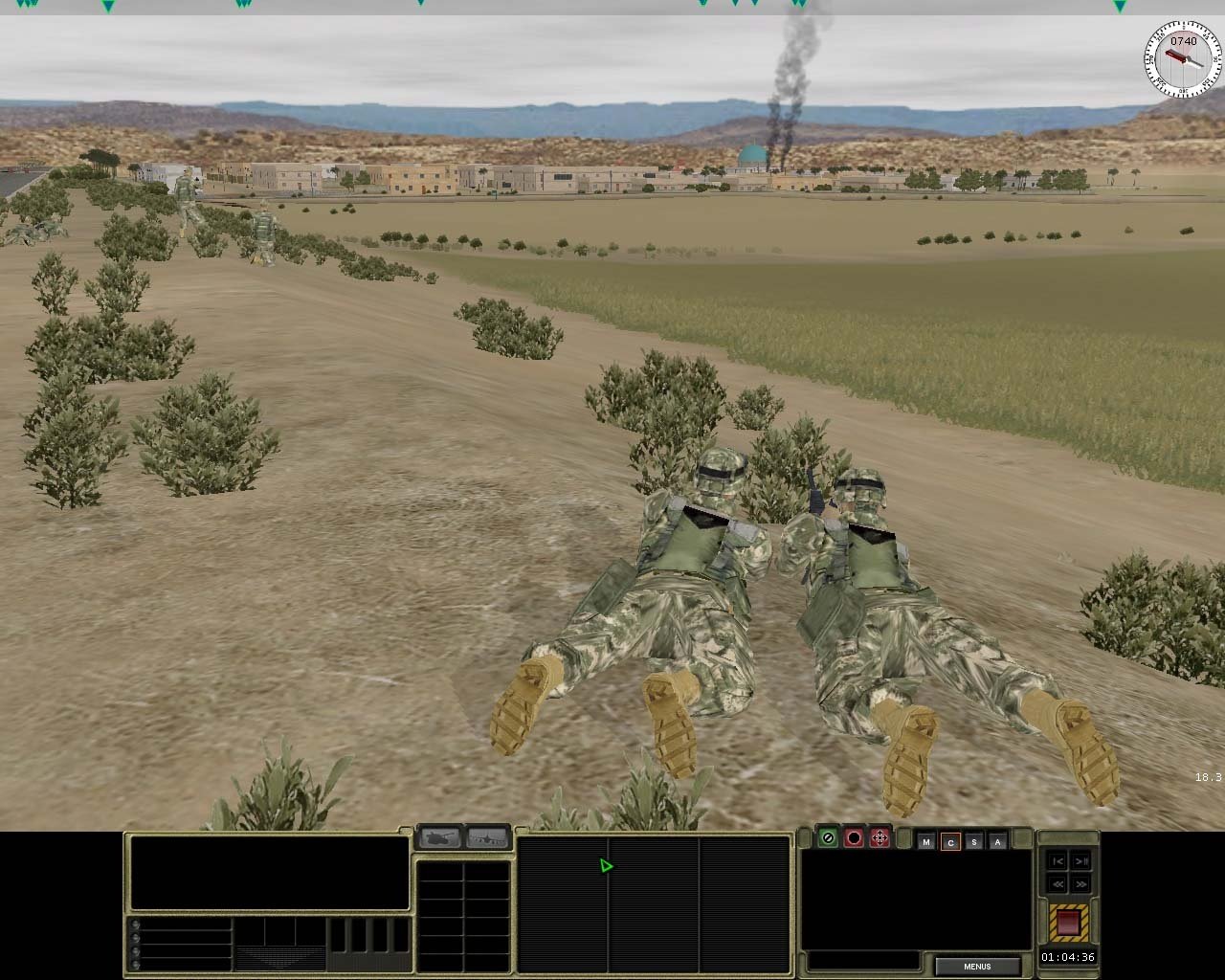Switch to the C combat commands tab
1225x980 pixels.
pos(951,842)
